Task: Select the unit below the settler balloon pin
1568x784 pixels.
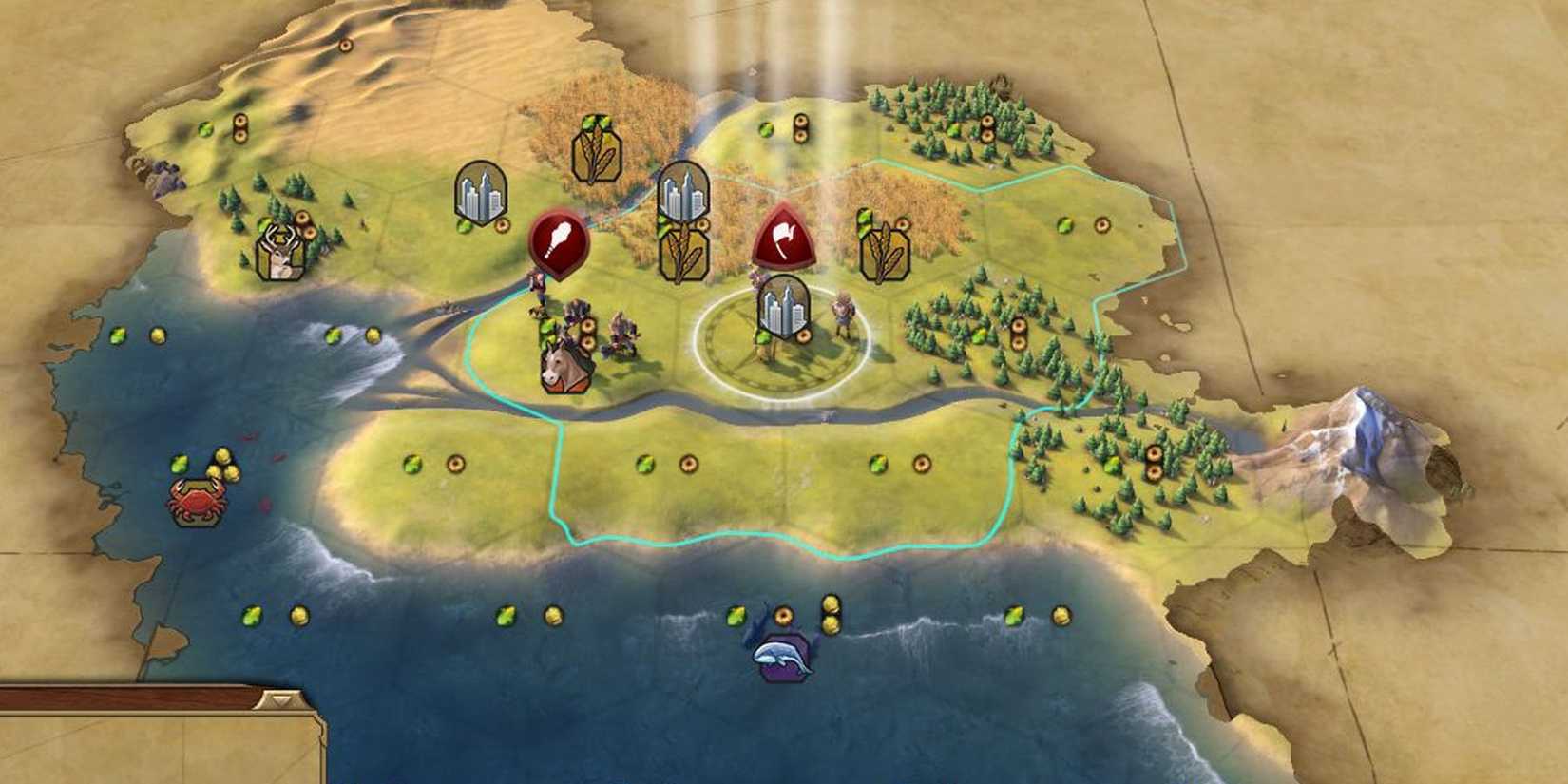Action: click(x=537, y=285)
